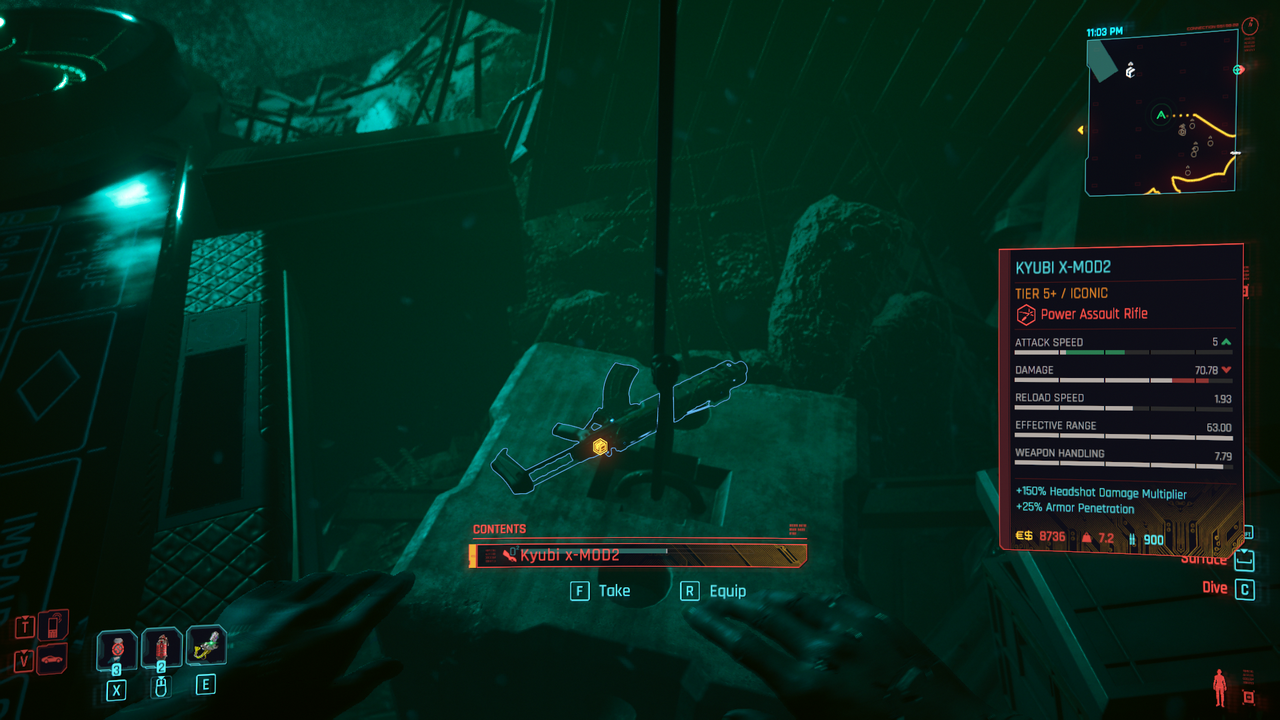
Task: Click the green player arrow on the minimap
Action: point(1161,115)
